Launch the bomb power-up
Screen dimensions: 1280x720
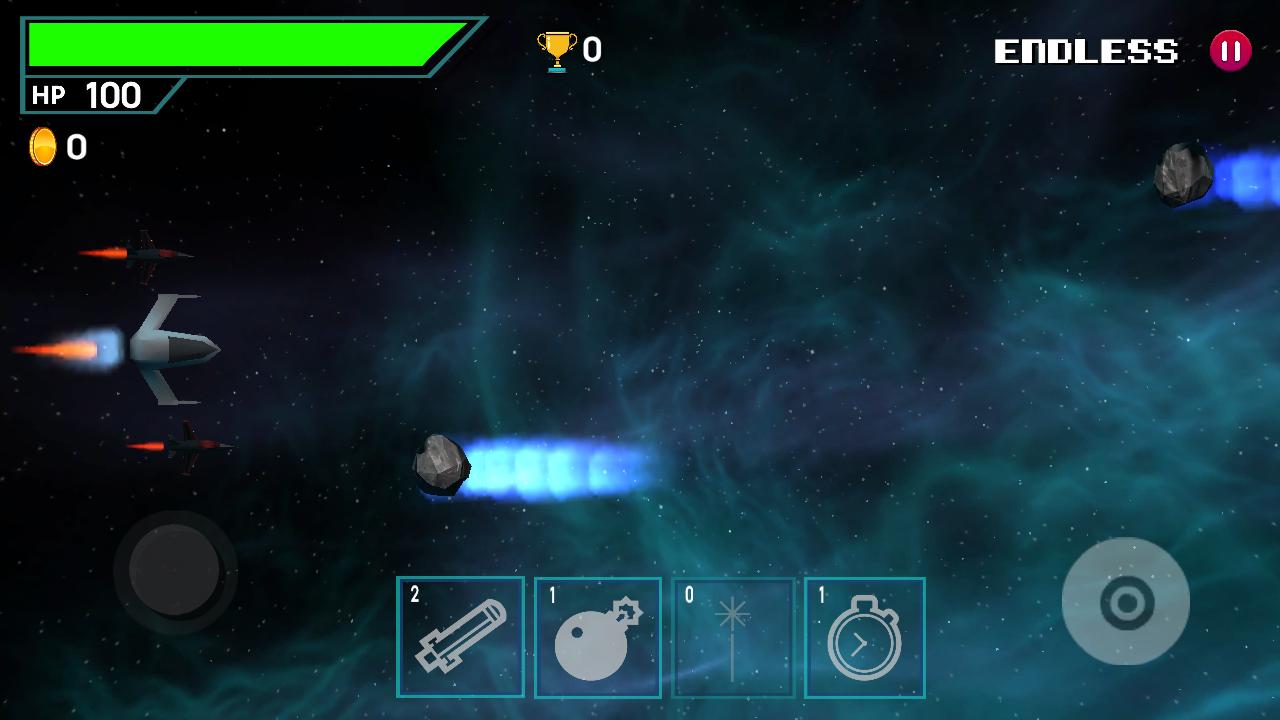598,635
